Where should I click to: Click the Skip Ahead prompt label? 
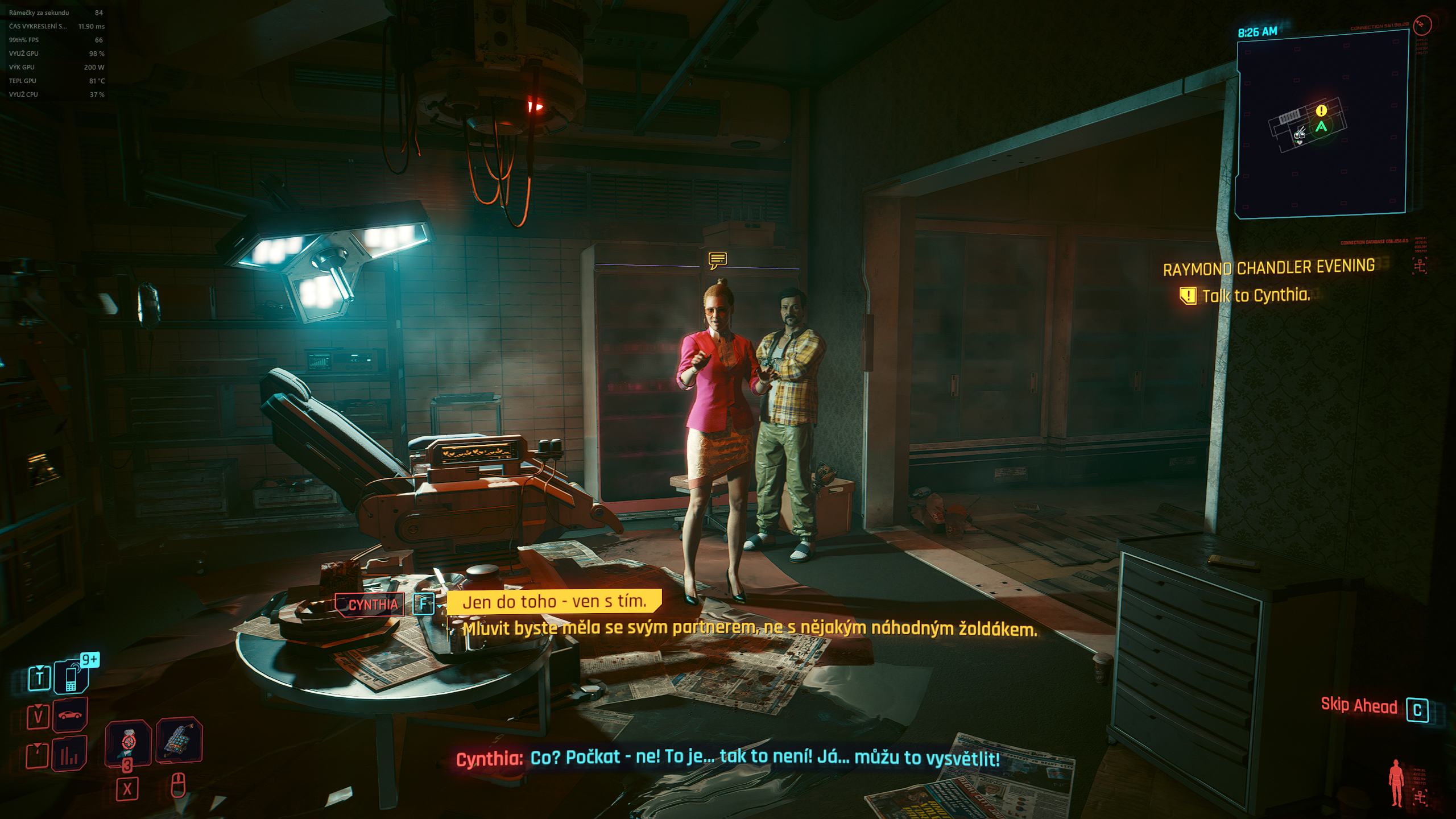[x=1358, y=706]
